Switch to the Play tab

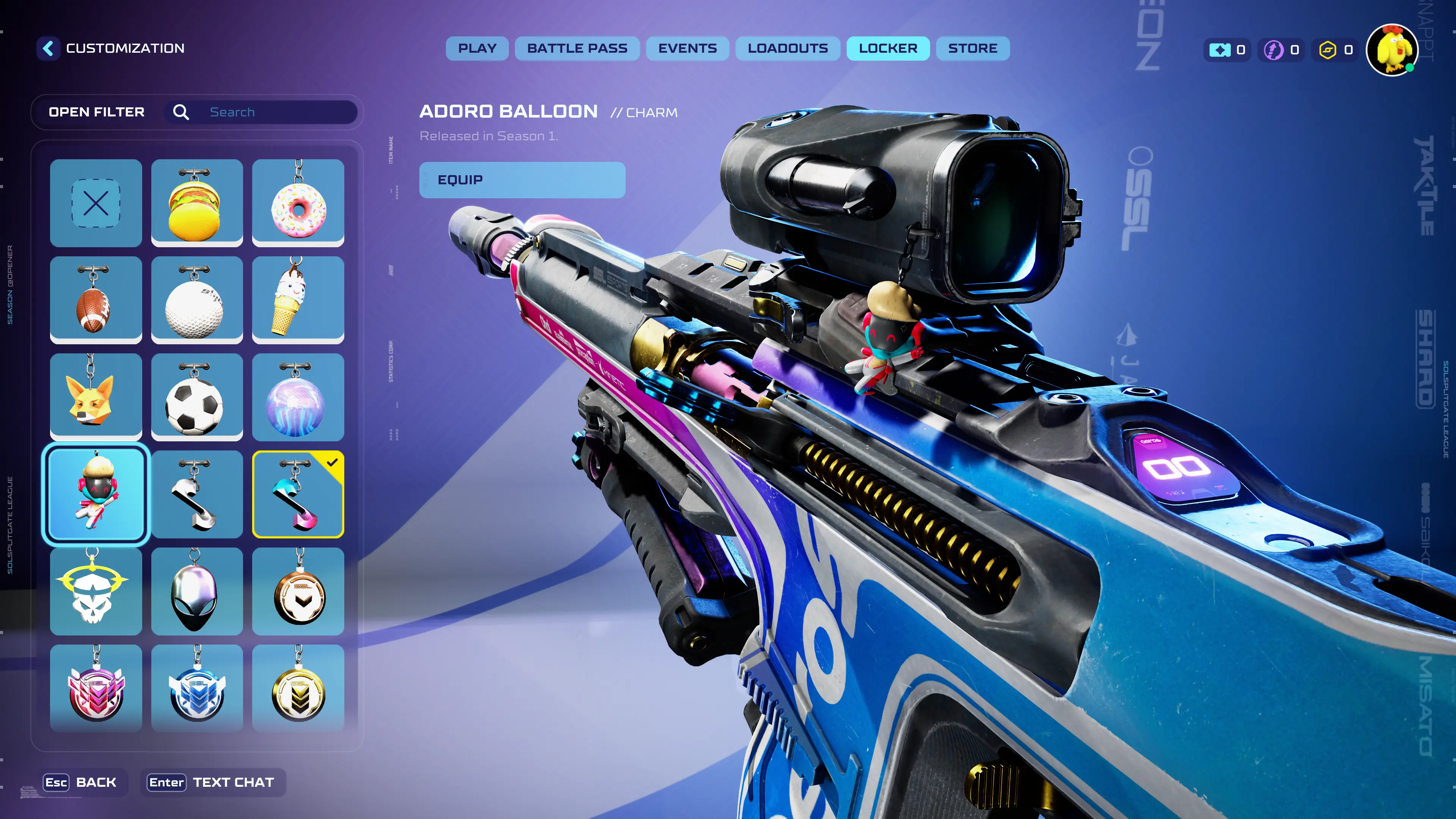pos(477,49)
